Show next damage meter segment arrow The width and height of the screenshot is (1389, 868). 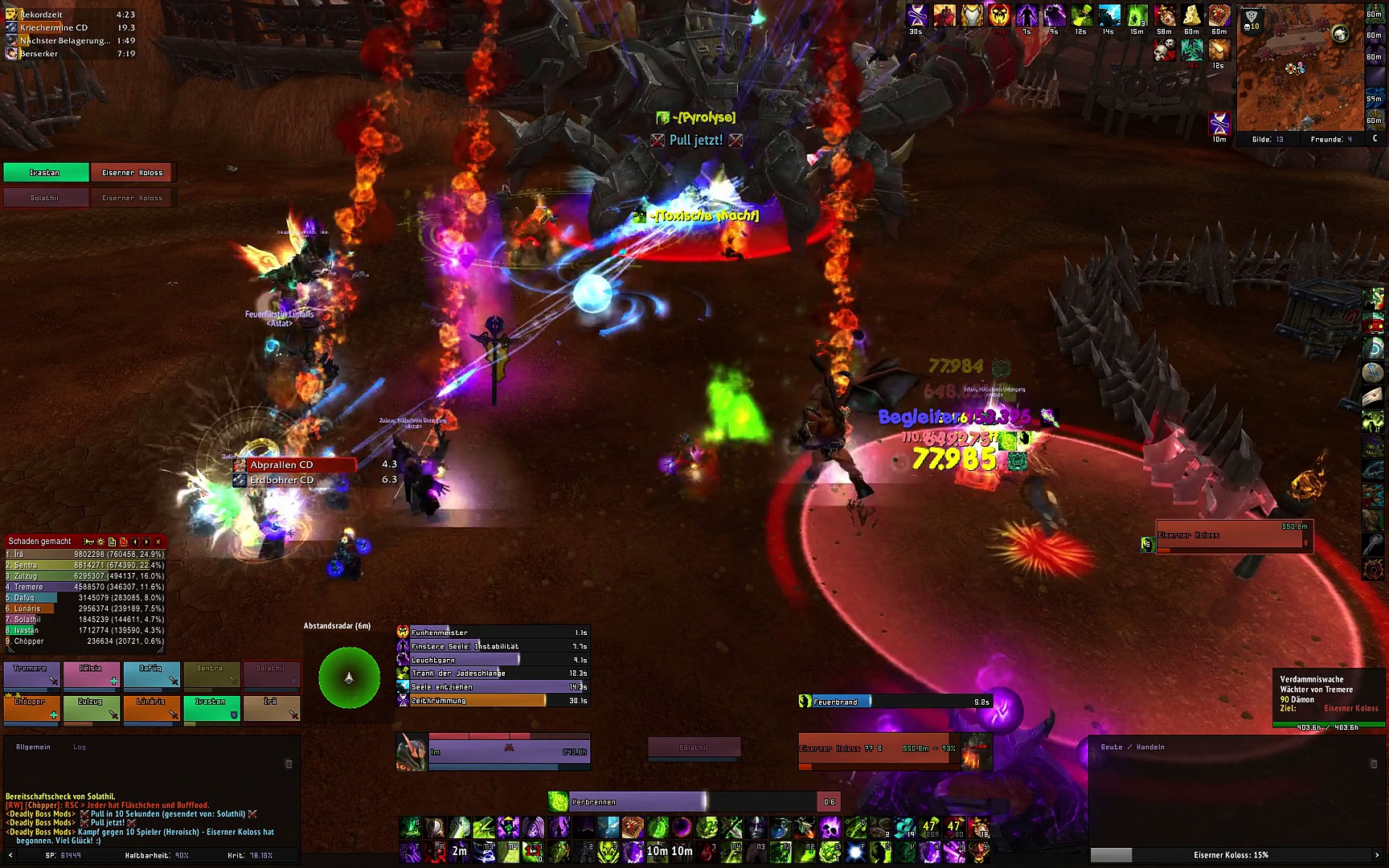[x=147, y=542]
